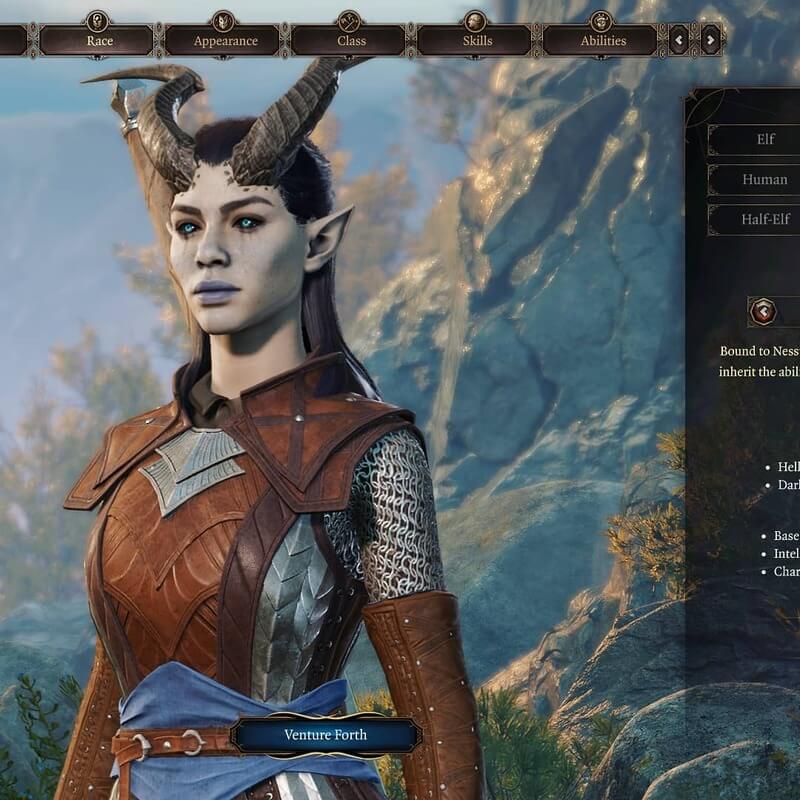The height and width of the screenshot is (800, 800).
Task: Show the Abilities tab
Action: coord(603,41)
